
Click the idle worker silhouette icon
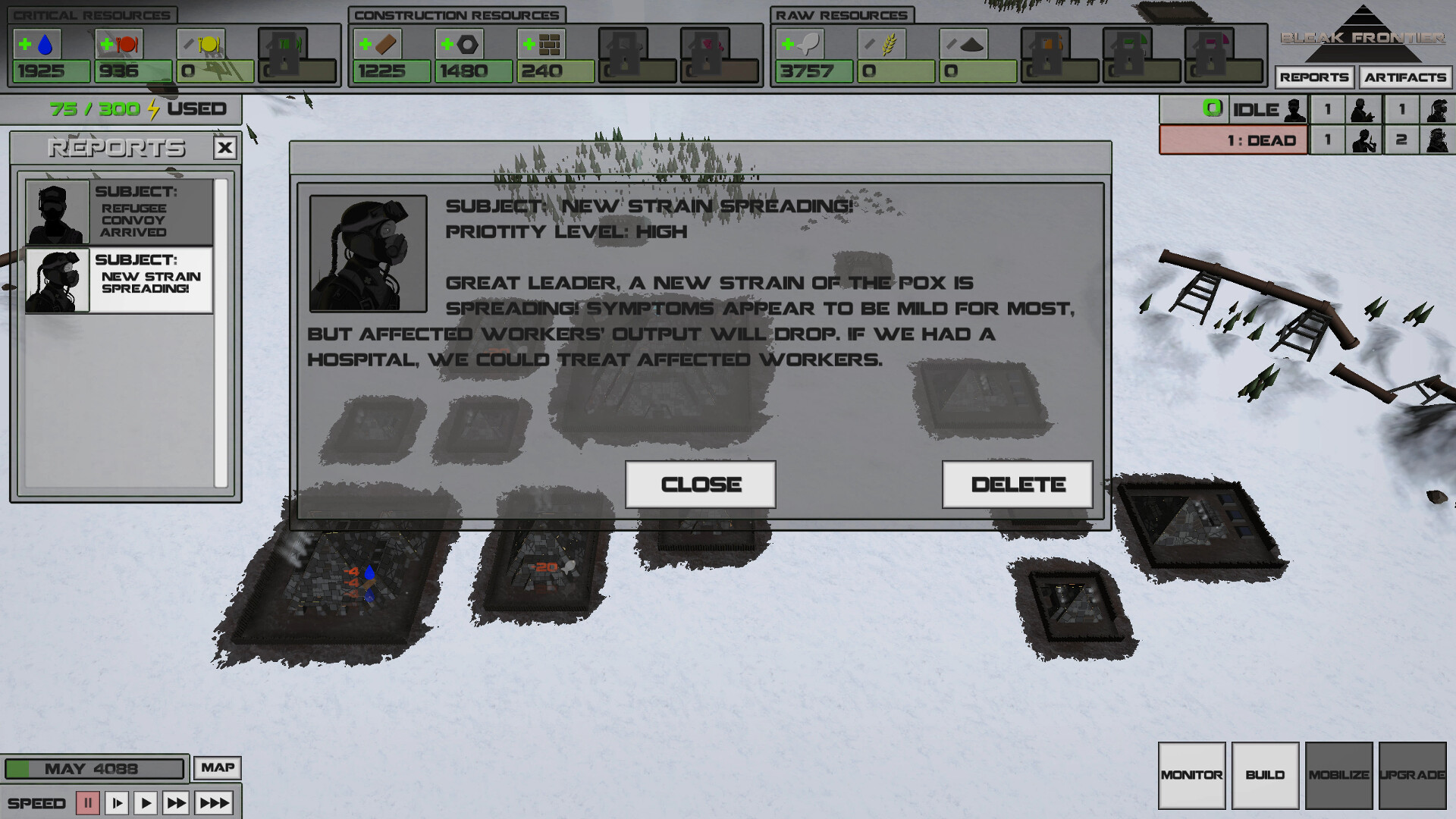click(x=1293, y=109)
